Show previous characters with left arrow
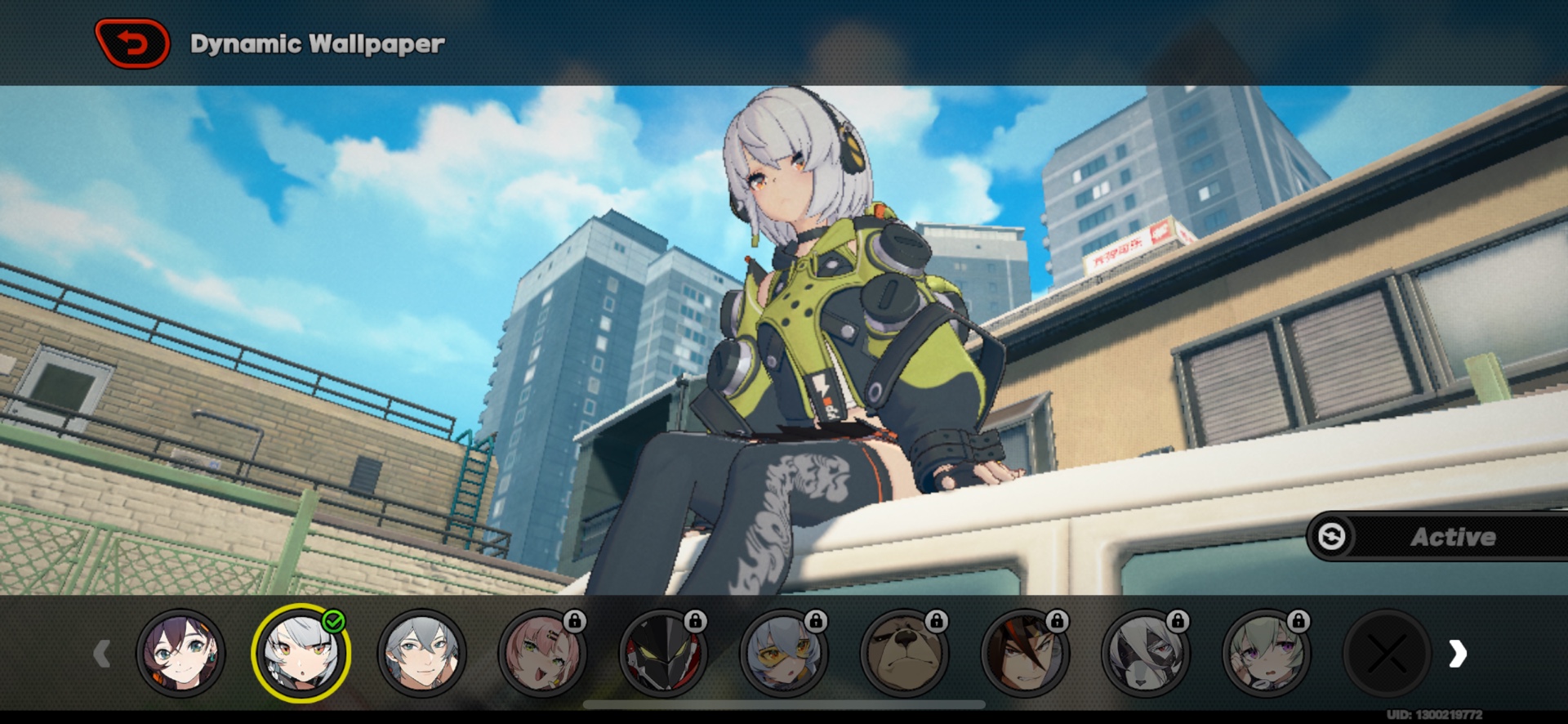1568x724 pixels. pos(102,653)
